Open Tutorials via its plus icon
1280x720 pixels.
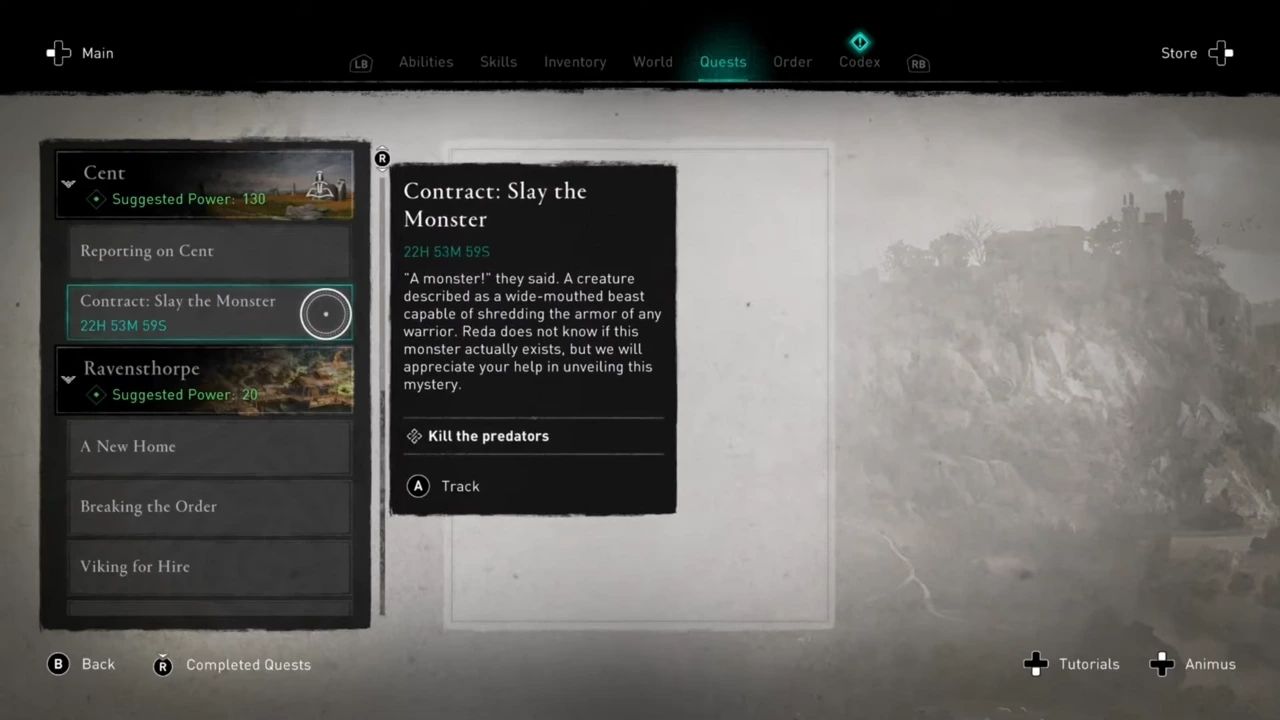point(1036,664)
